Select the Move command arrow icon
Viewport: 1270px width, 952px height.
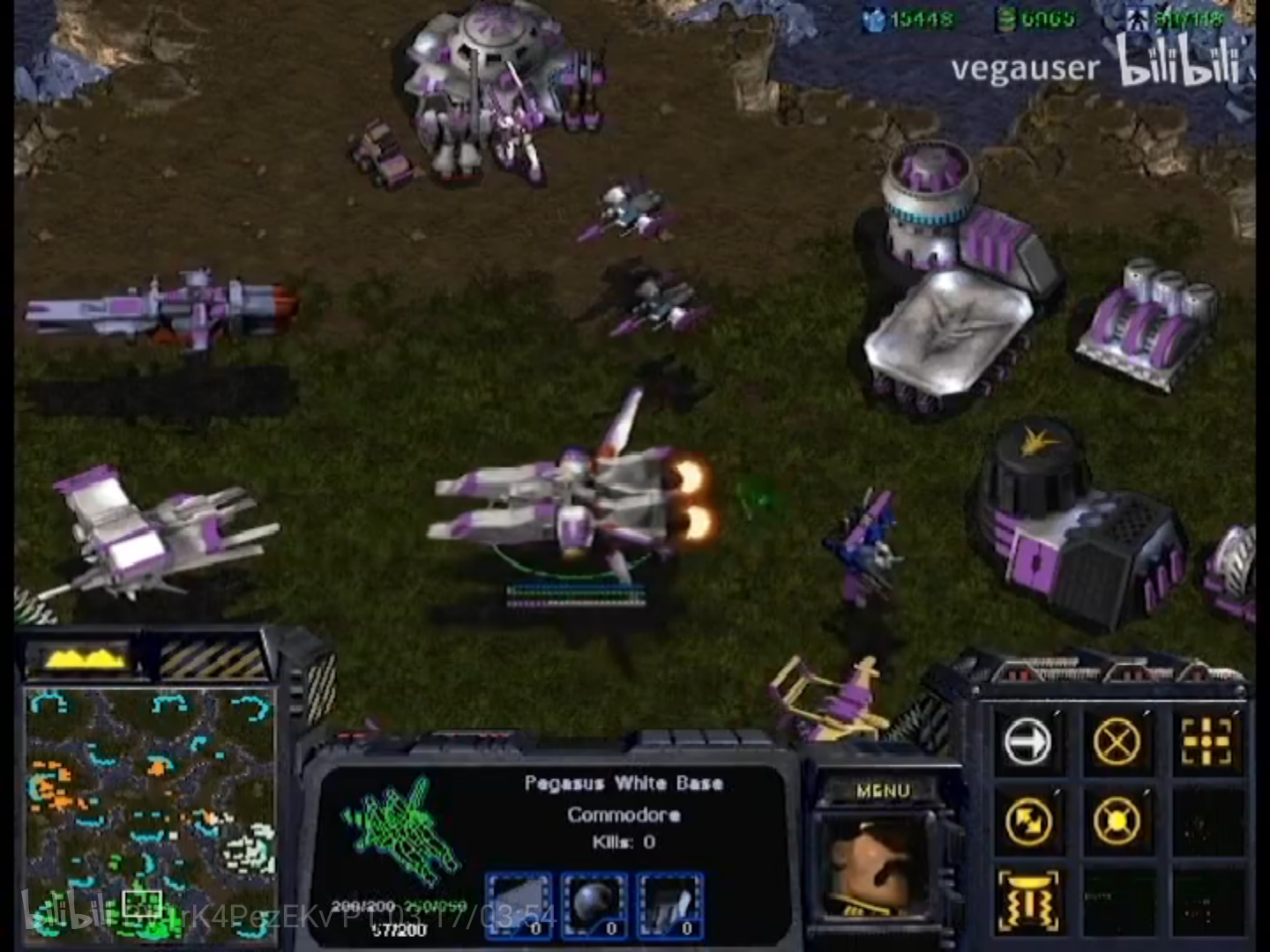coord(1027,741)
